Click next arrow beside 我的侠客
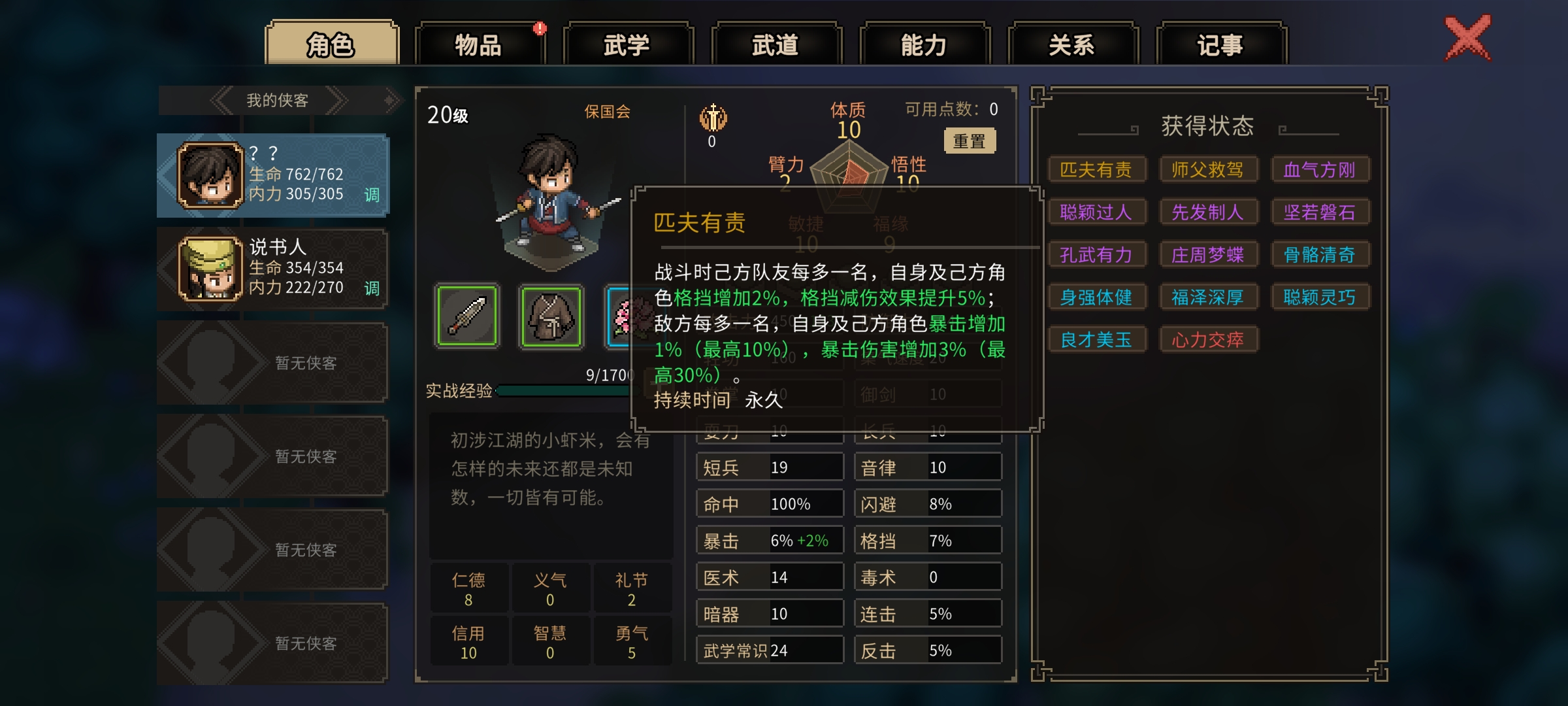Screen dimensions: 1568x706 point(336,100)
